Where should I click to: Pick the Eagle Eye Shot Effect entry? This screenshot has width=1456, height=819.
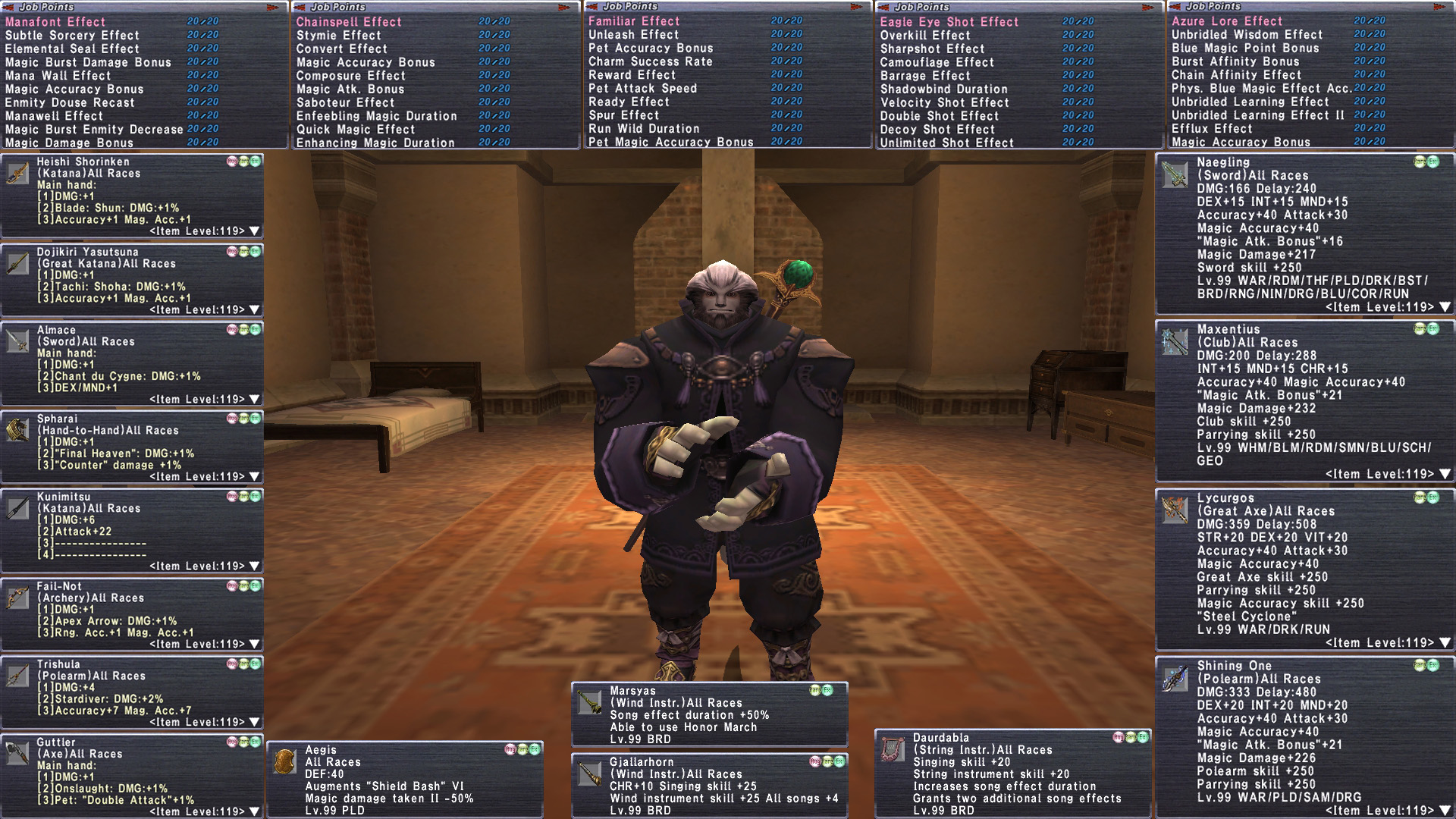[949, 22]
